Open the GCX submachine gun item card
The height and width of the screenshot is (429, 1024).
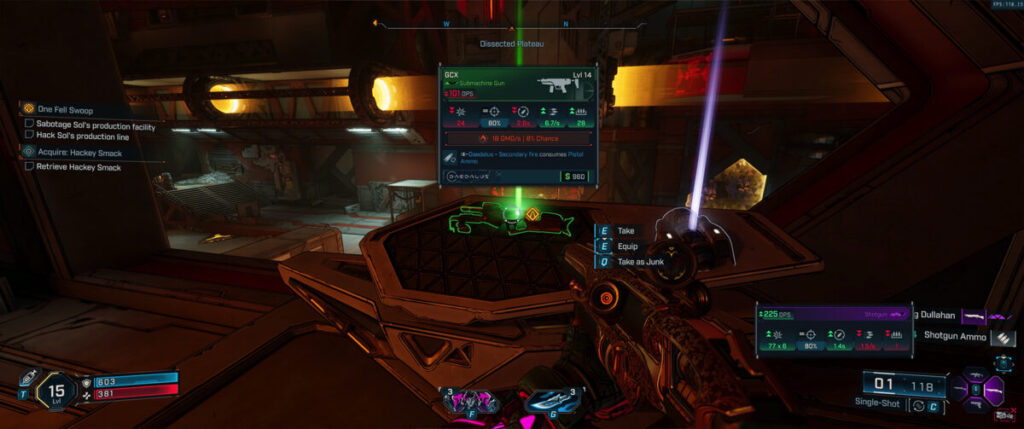[x=516, y=126]
